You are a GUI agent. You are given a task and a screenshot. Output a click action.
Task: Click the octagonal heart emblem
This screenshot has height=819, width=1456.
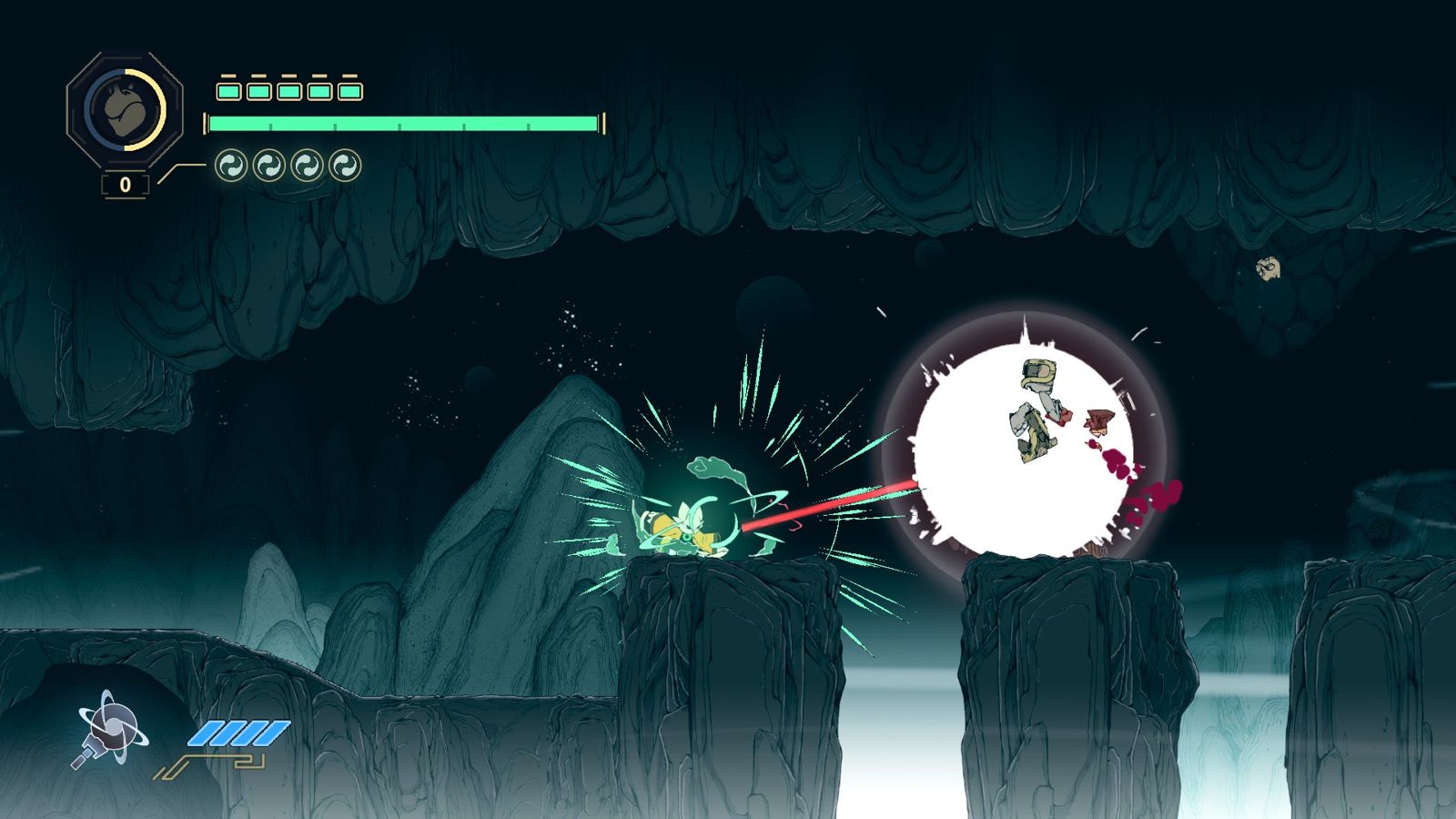pos(125,109)
